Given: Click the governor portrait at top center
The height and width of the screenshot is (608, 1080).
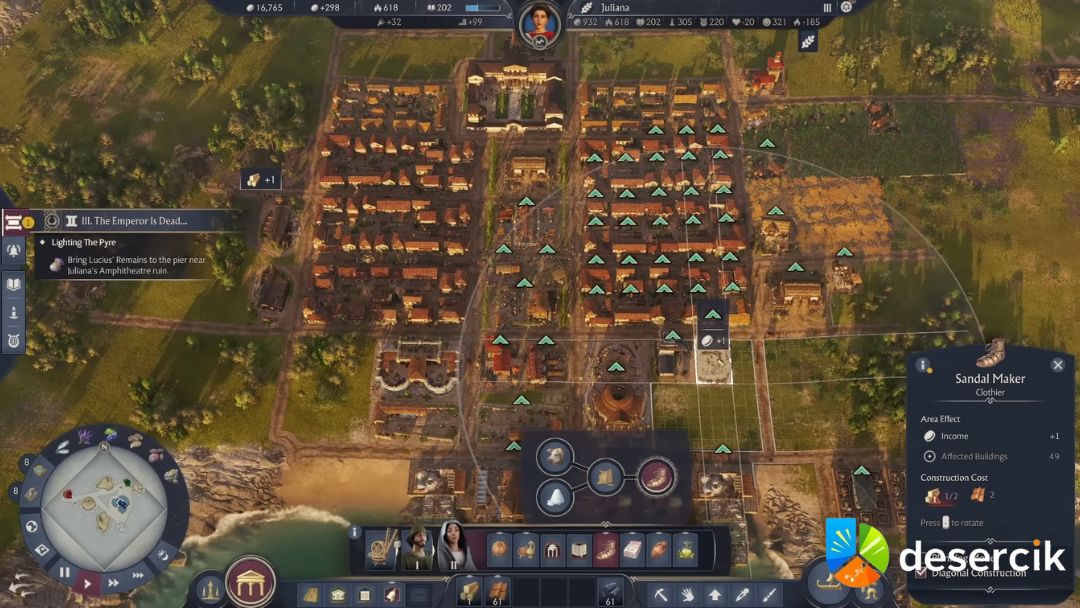Looking at the screenshot, I should 540,22.
